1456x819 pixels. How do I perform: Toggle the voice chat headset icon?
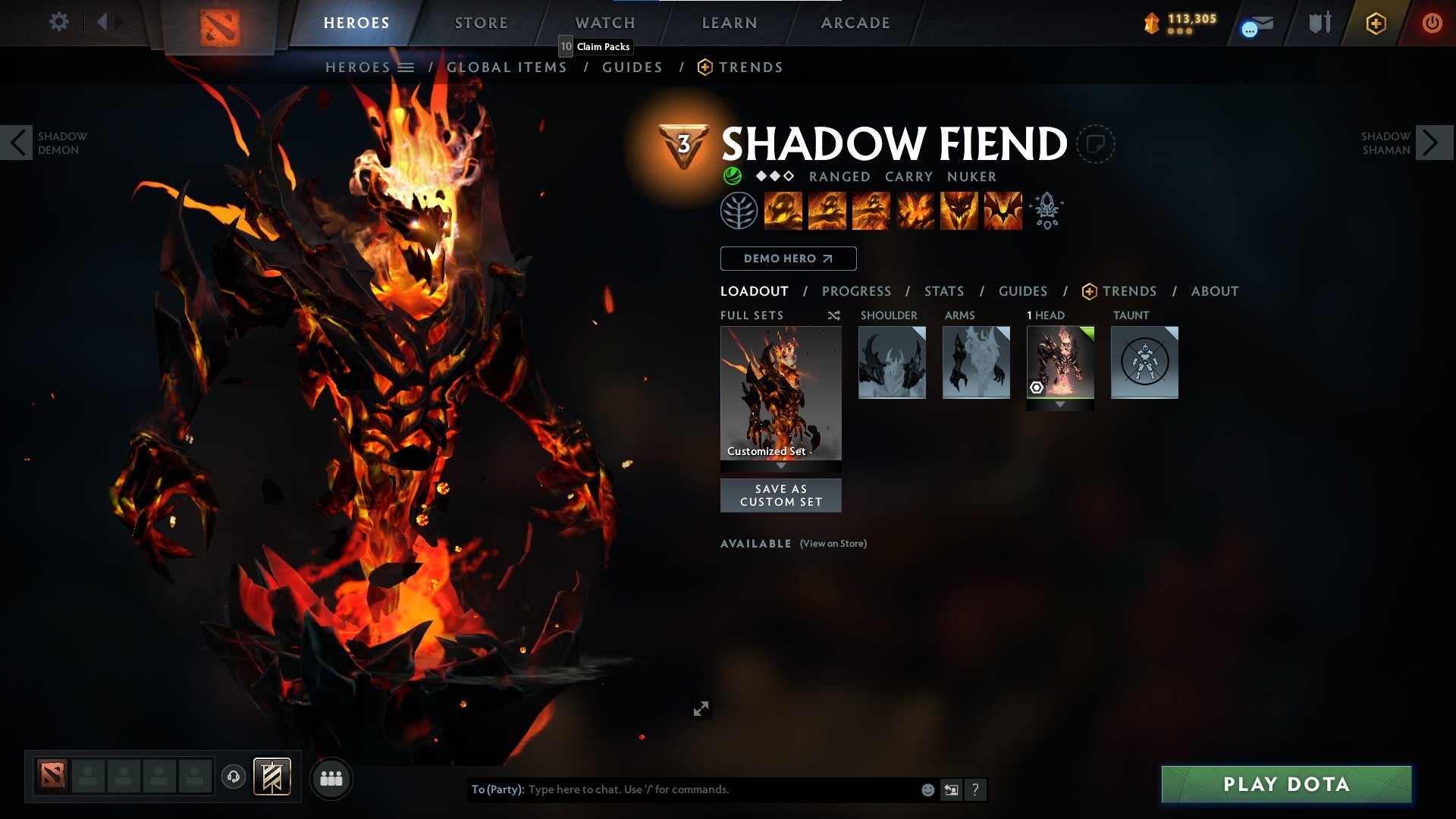pos(232,777)
